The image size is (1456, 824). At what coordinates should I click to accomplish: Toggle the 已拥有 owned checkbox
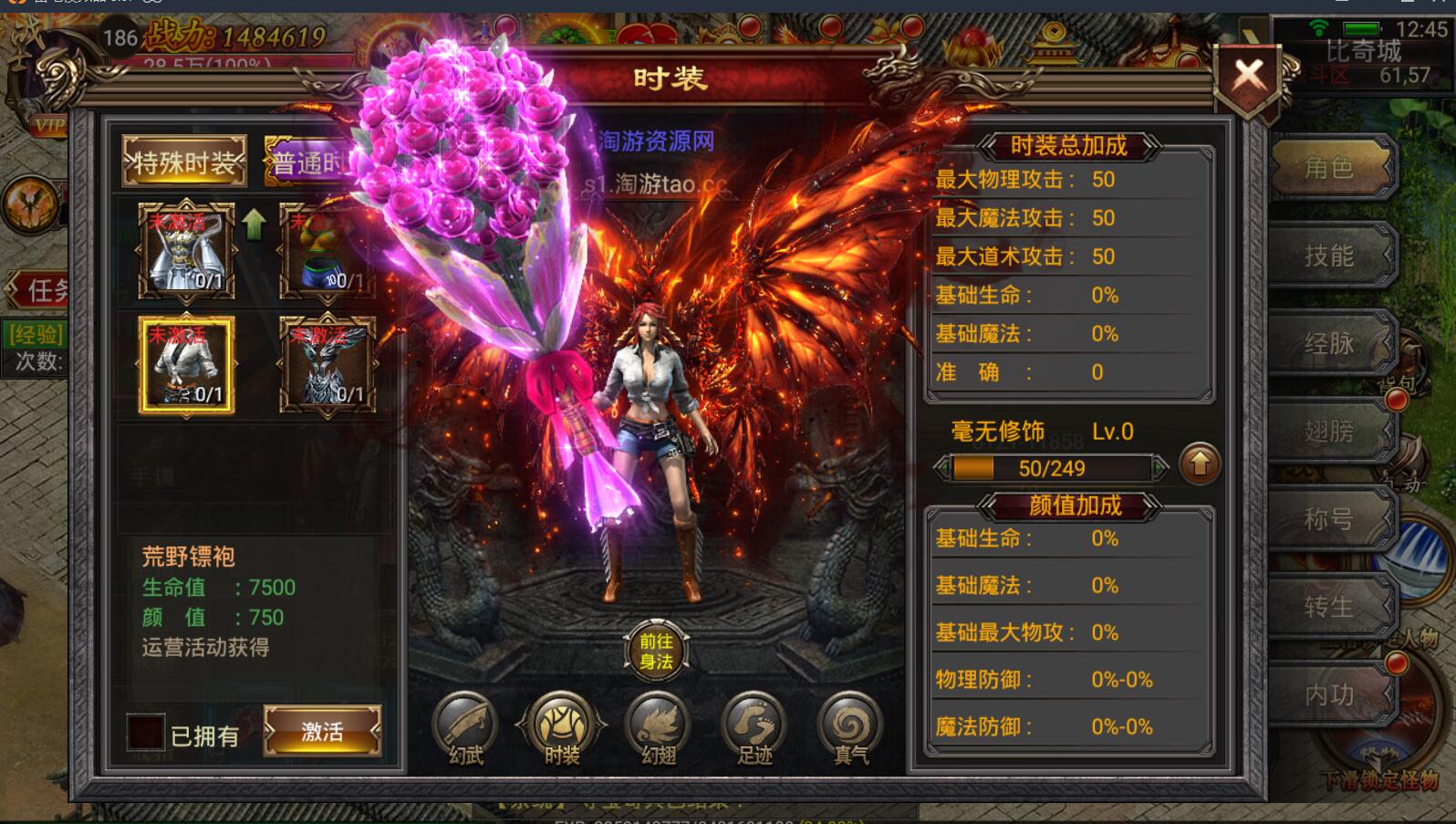[x=146, y=733]
